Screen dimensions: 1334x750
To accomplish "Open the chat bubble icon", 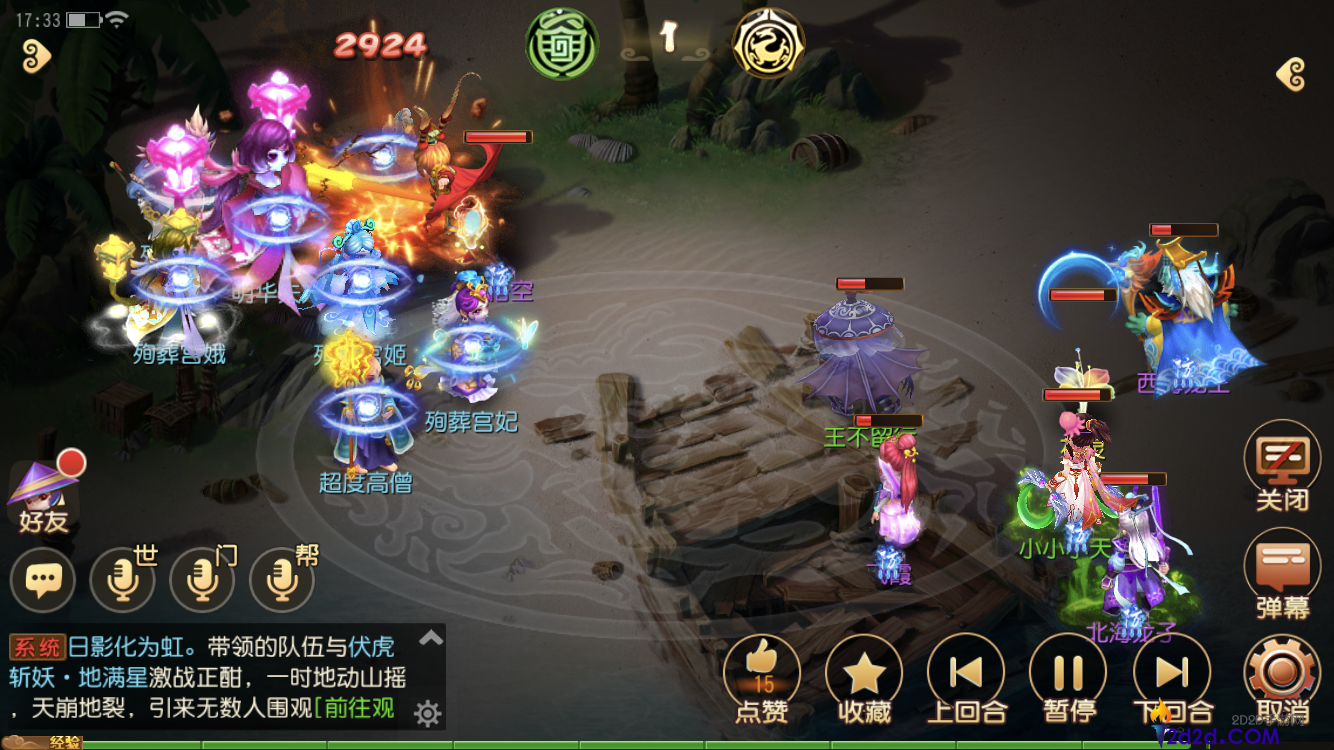I will (x=43, y=580).
